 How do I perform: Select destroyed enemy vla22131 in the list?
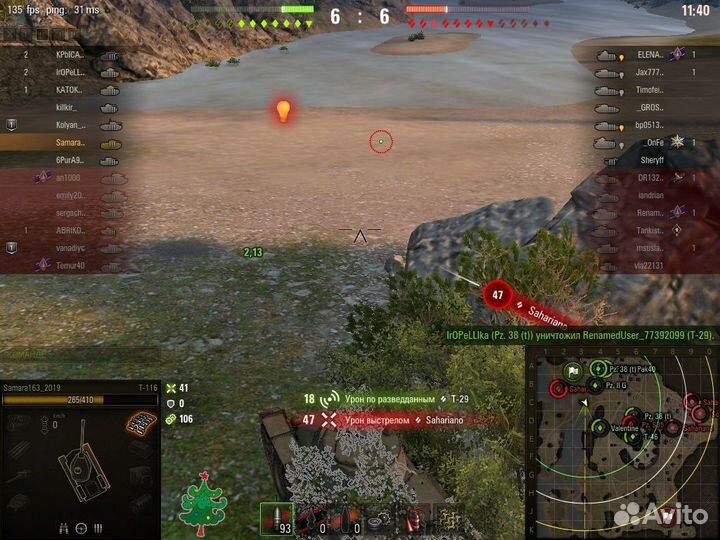pyautogui.click(x=651, y=265)
